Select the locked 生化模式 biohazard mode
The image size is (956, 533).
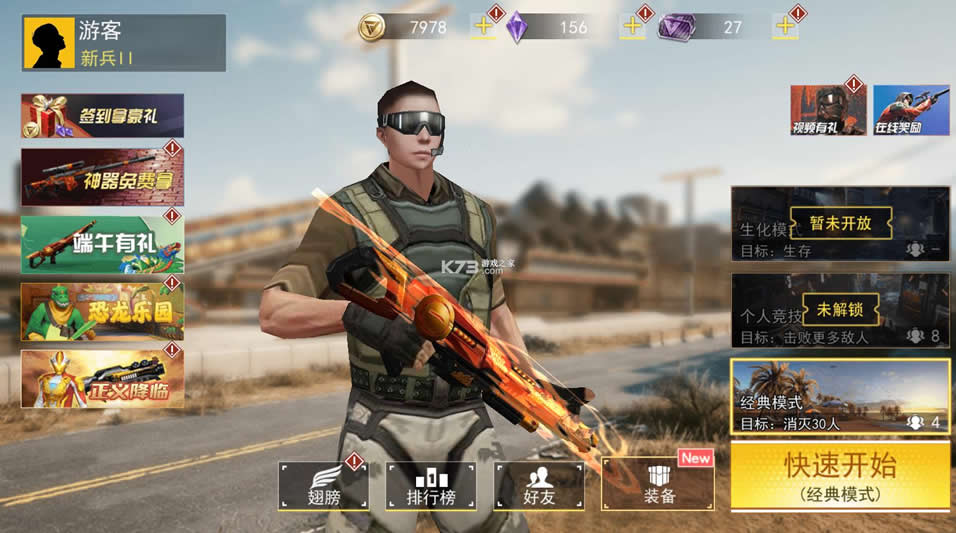(839, 224)
